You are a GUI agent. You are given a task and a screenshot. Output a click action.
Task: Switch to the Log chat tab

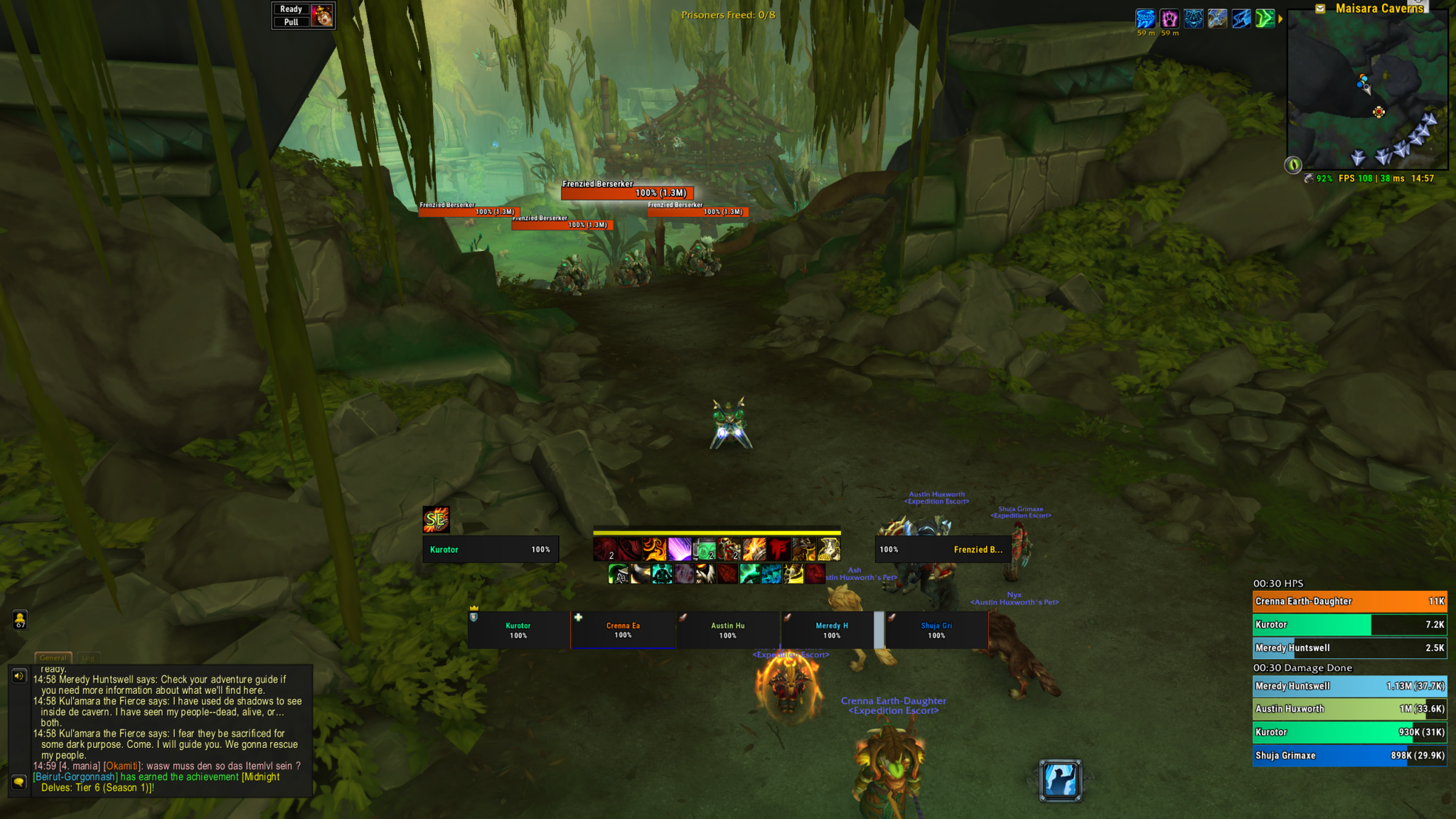pos(88,658)
